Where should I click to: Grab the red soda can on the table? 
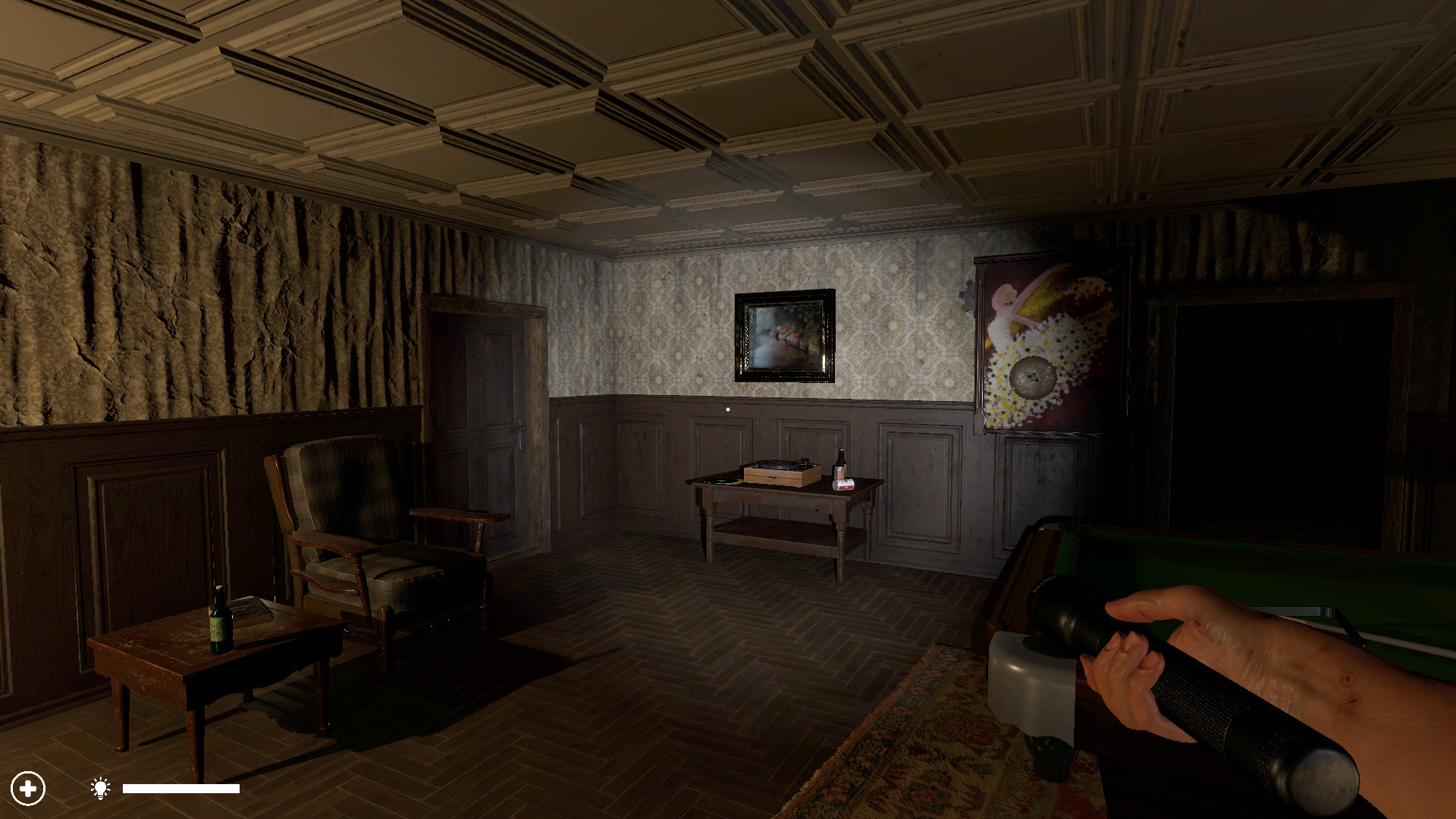point(844,485)
